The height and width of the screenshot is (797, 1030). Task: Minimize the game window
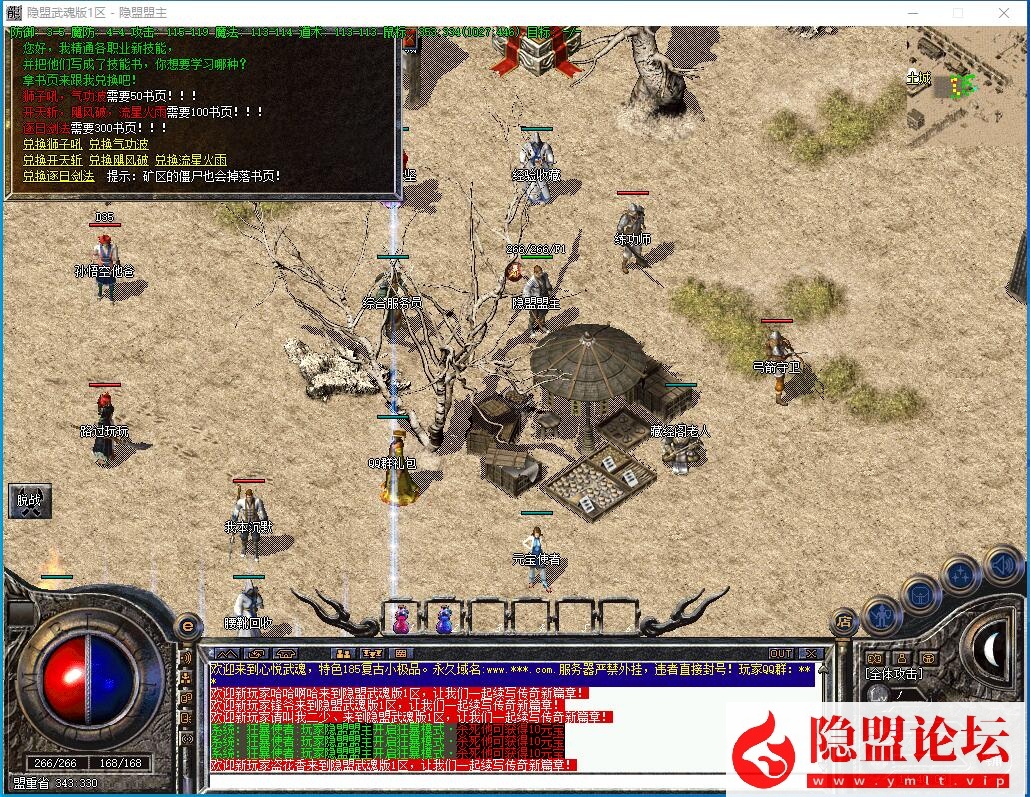(912, 13)
